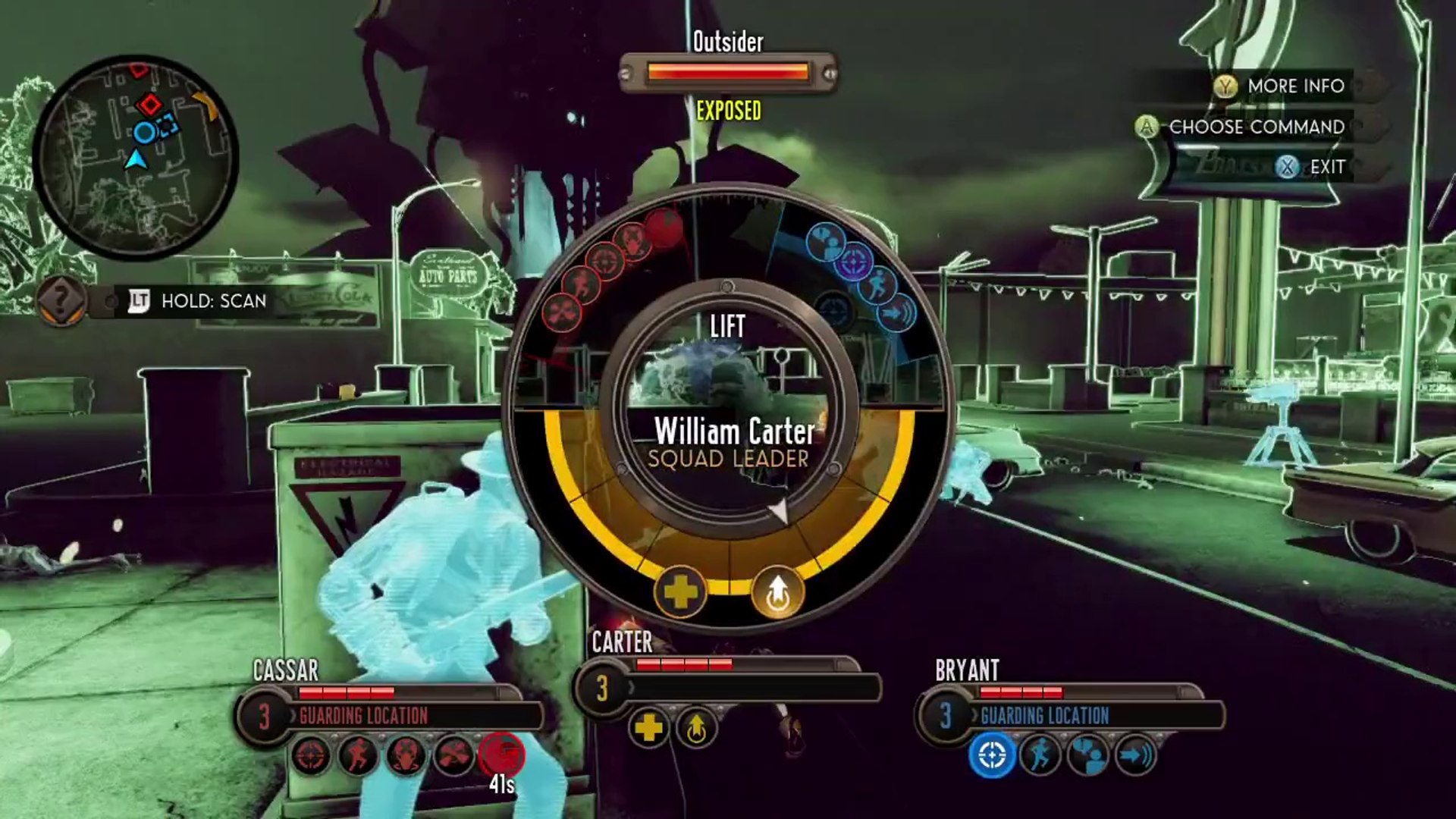
Task: Select the red crossed-tools ability on the wheel
Action: (x=562, y=311)
